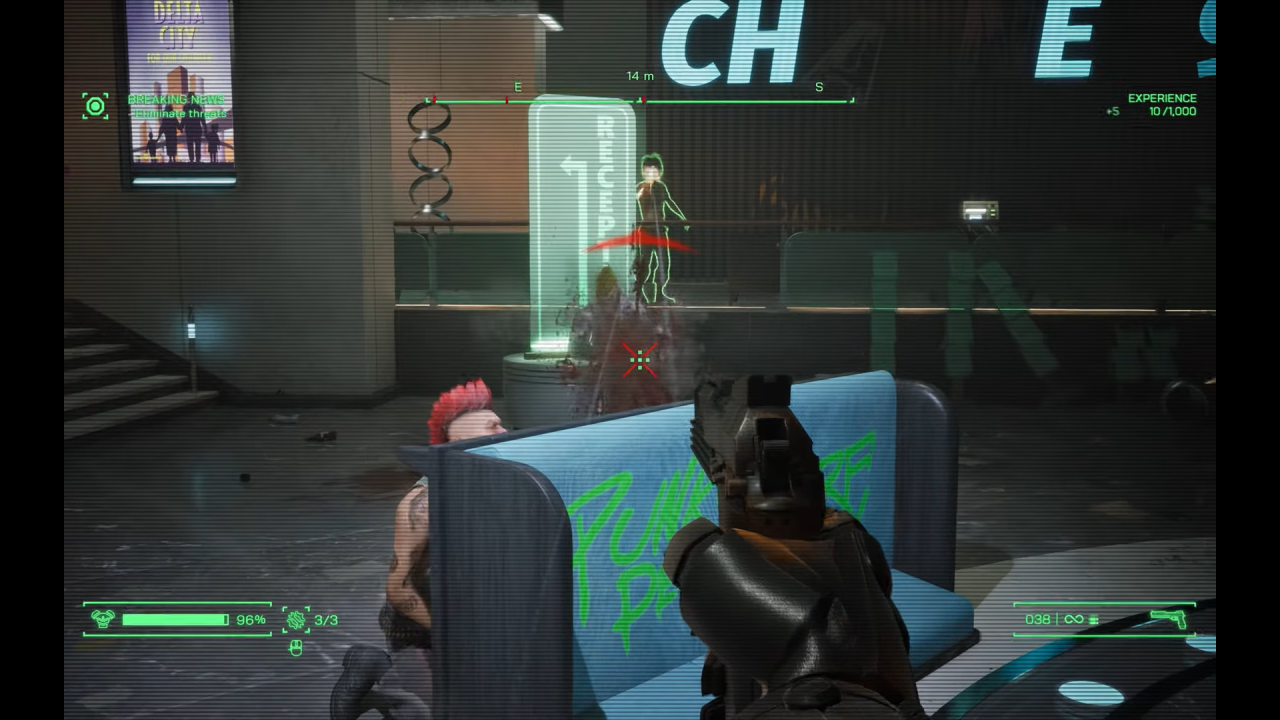This screenshot has width=1280, height=720.
Task: Click the E marker on the compass bar
Action: [516, 88]
